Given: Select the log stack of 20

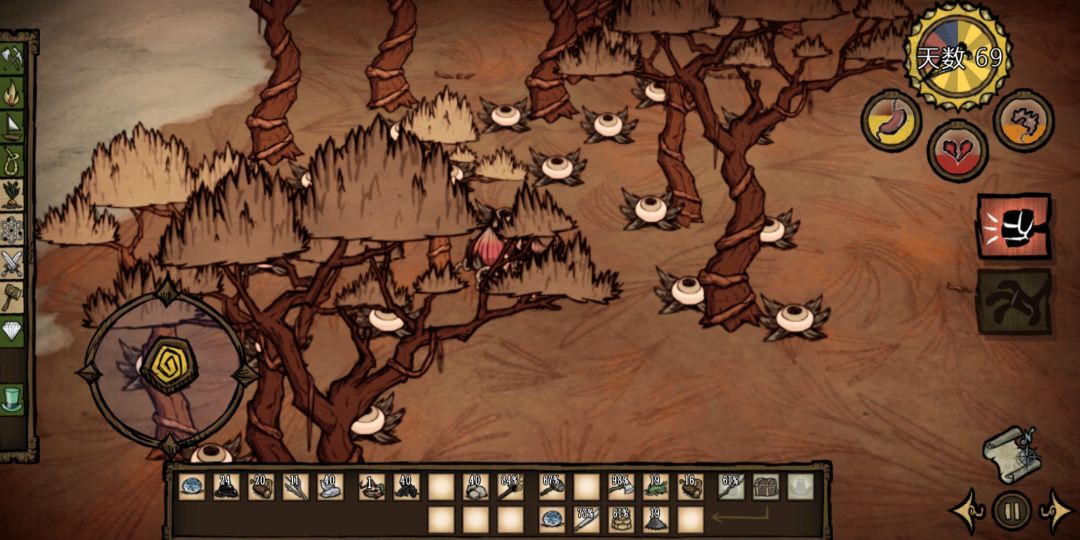Looking at the screenshot, I should click(x=262, y=487).
